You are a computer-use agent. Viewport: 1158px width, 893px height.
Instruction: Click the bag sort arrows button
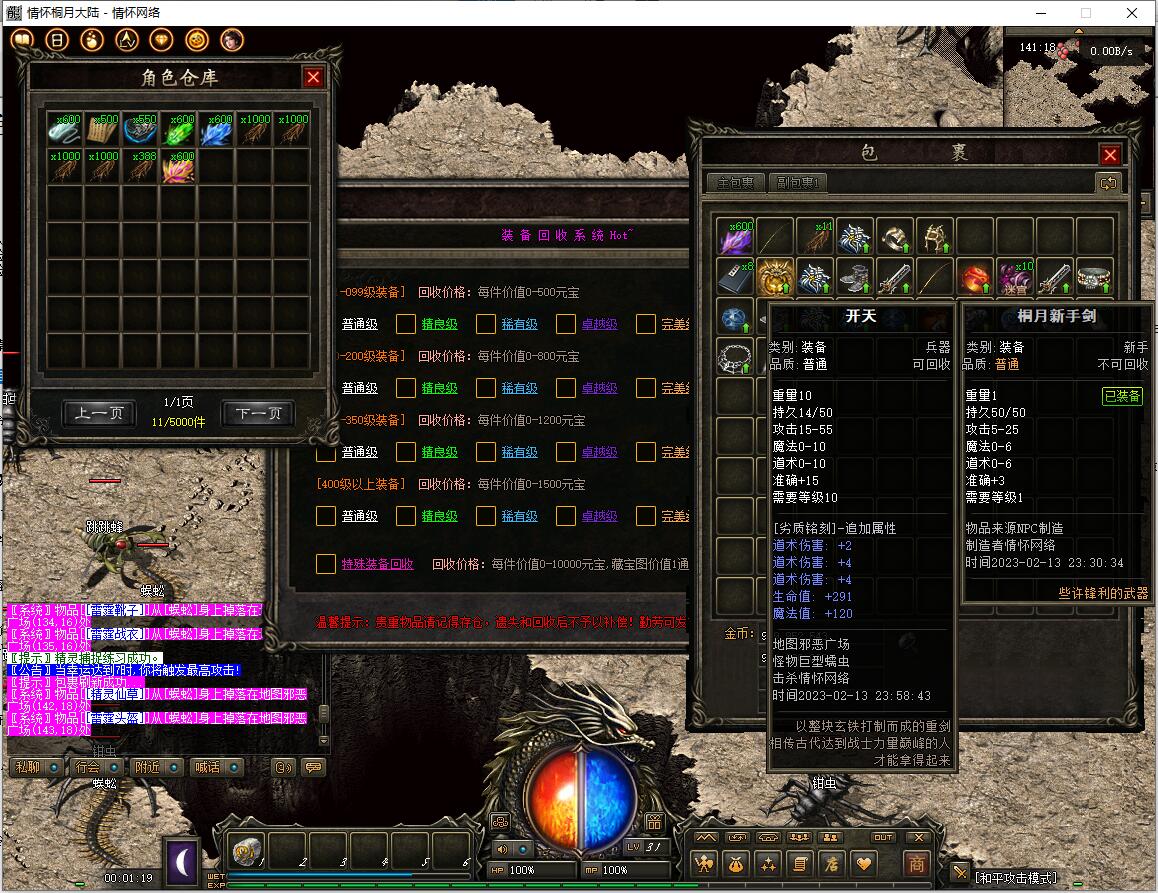tap(1107, 183)
